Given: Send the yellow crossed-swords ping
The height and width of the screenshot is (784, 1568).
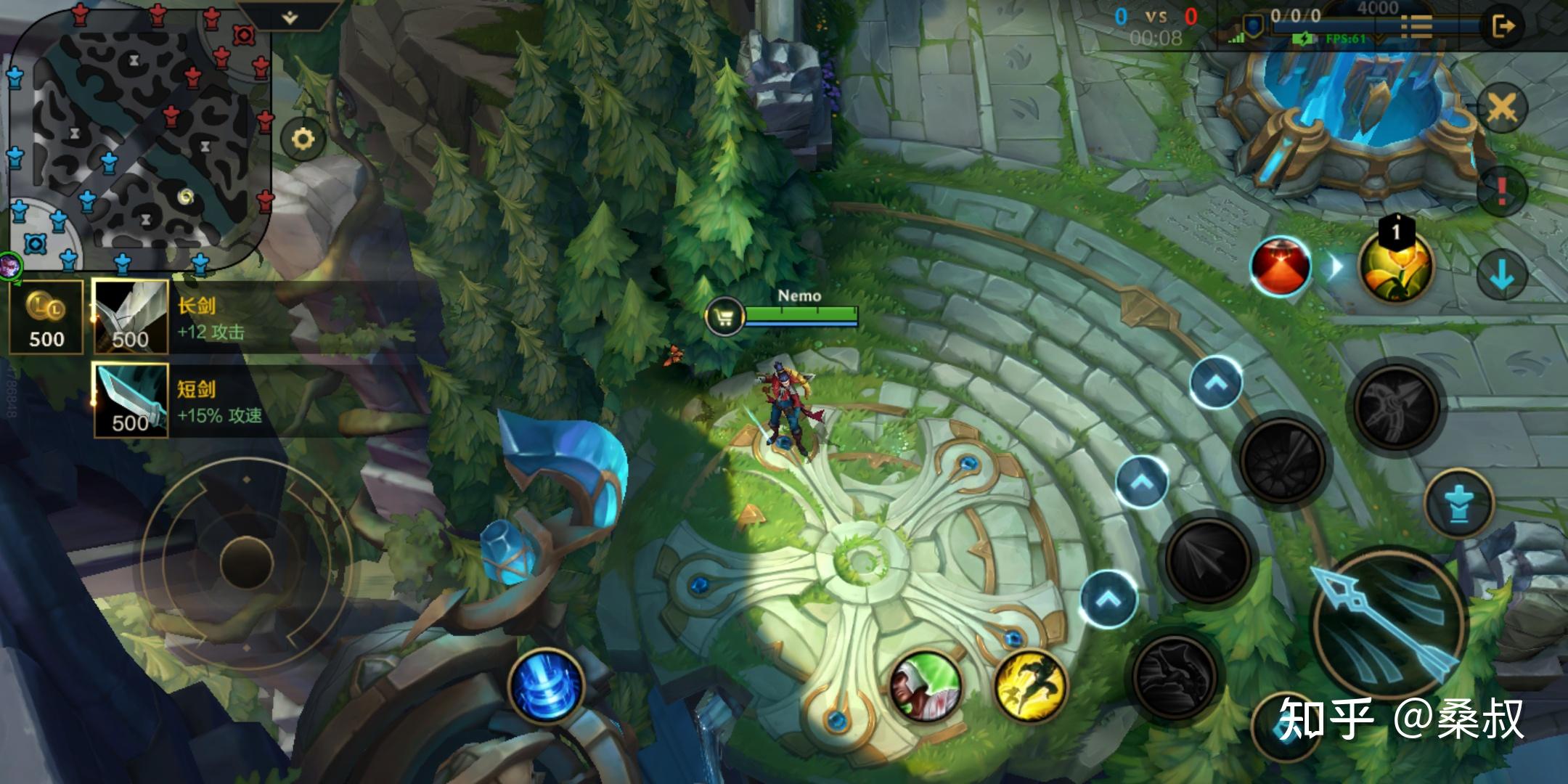Looking at the screenshot, I should click(x=1501, y=109).
